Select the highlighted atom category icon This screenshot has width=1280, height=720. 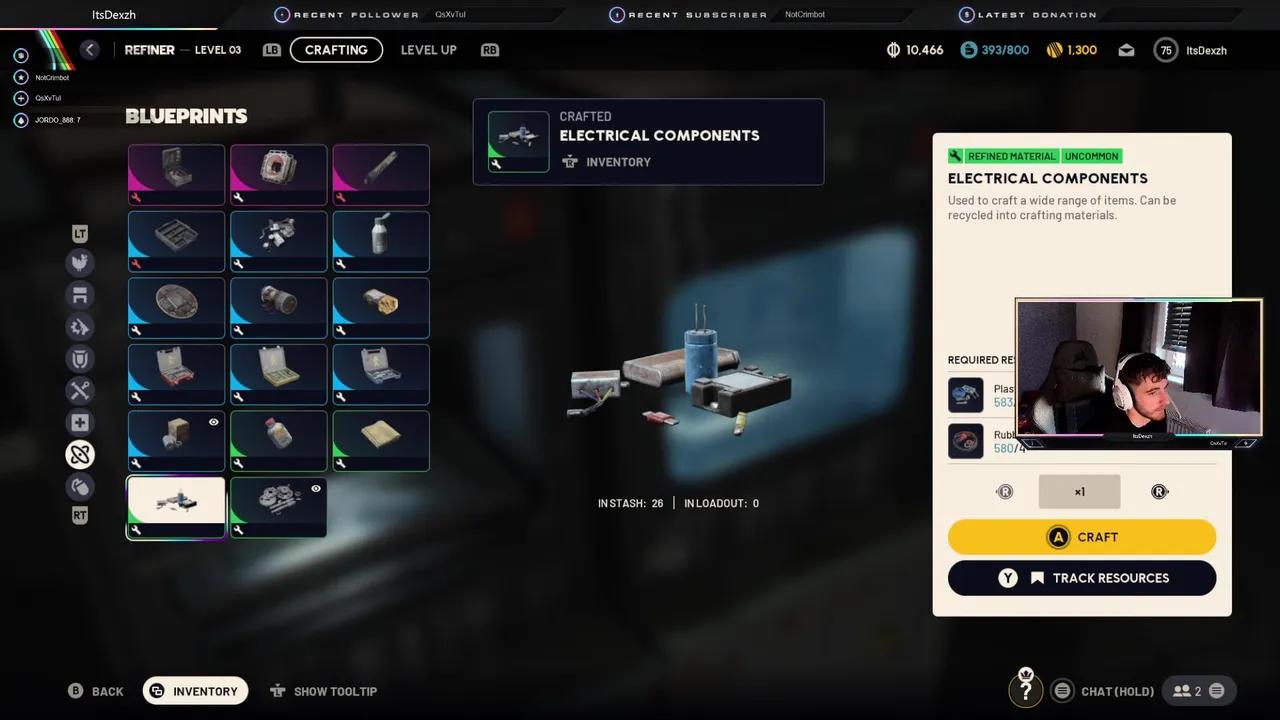[x=80, y=454]
